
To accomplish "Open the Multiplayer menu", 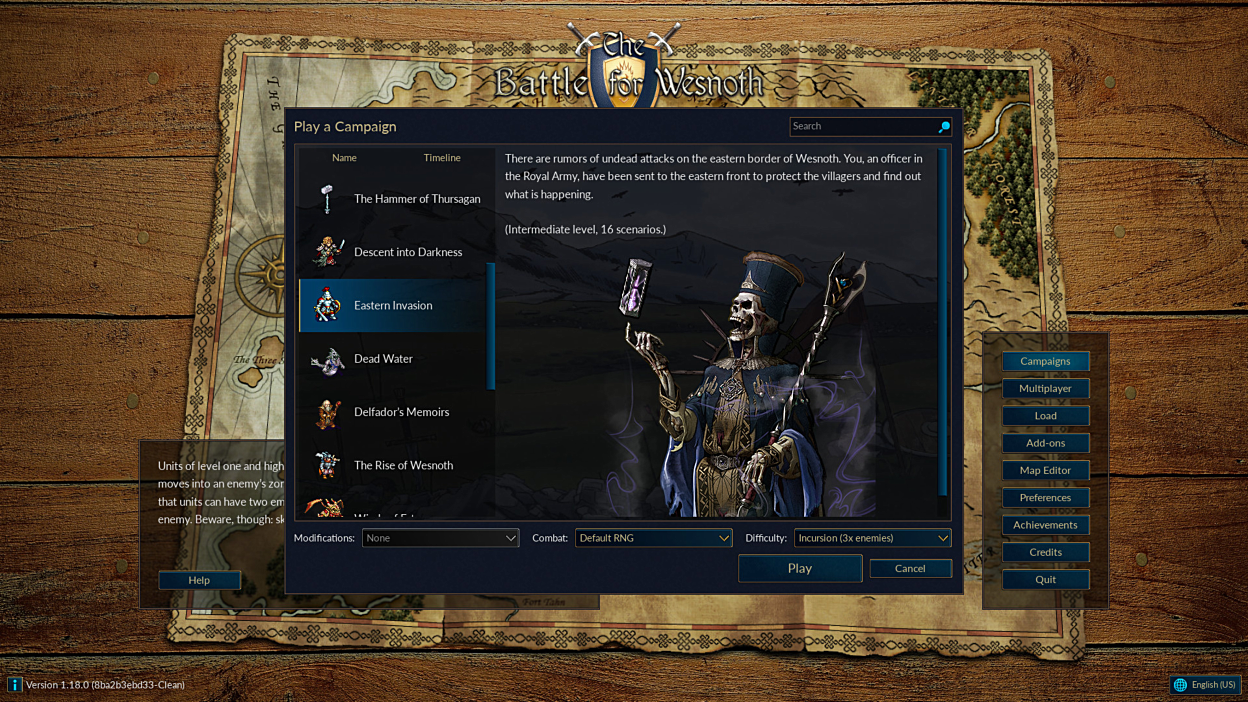I will [x=1045, y=388].
